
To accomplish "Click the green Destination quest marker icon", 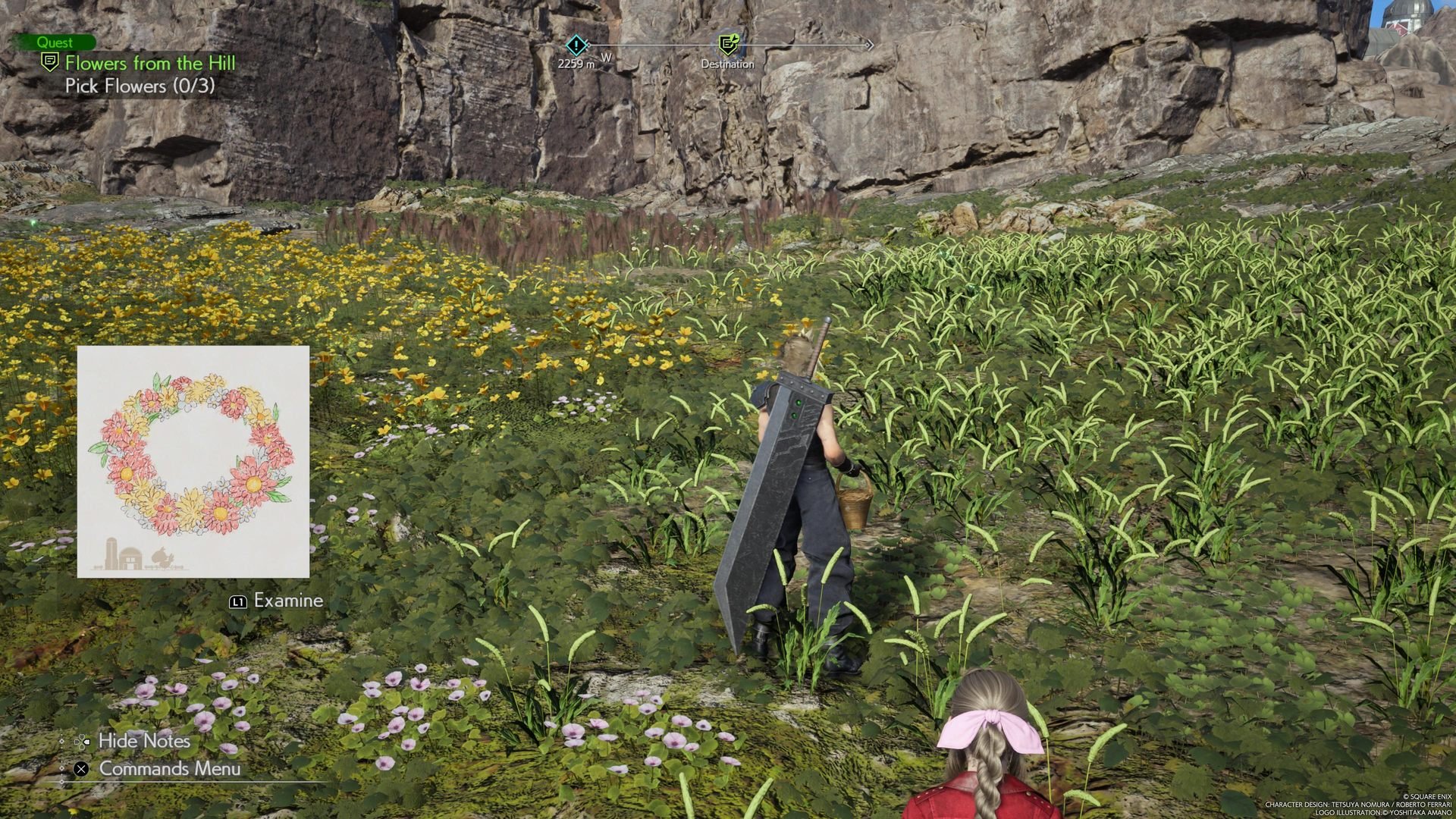I will (727, 45).
